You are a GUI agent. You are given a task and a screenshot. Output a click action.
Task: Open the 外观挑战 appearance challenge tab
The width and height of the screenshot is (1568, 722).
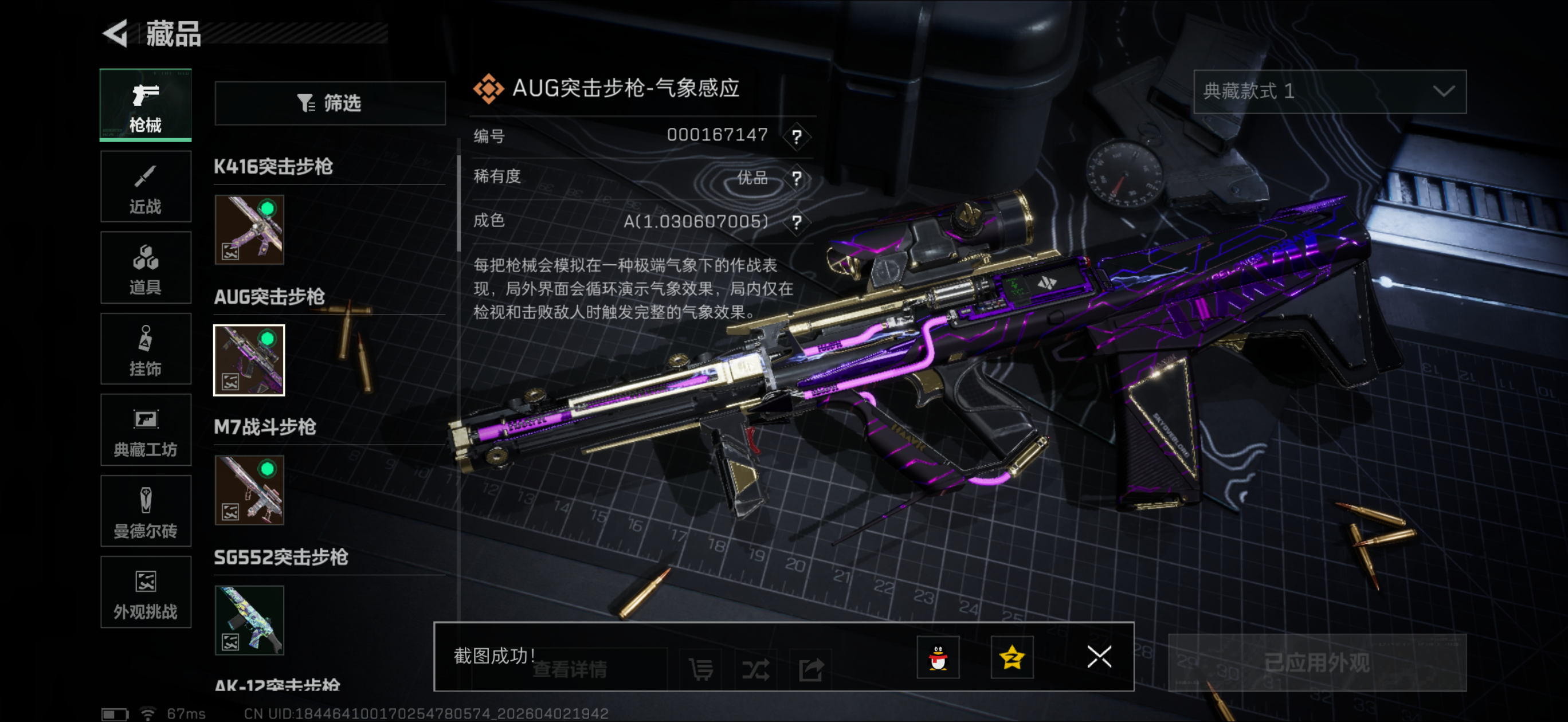click(x=146, y=592)
